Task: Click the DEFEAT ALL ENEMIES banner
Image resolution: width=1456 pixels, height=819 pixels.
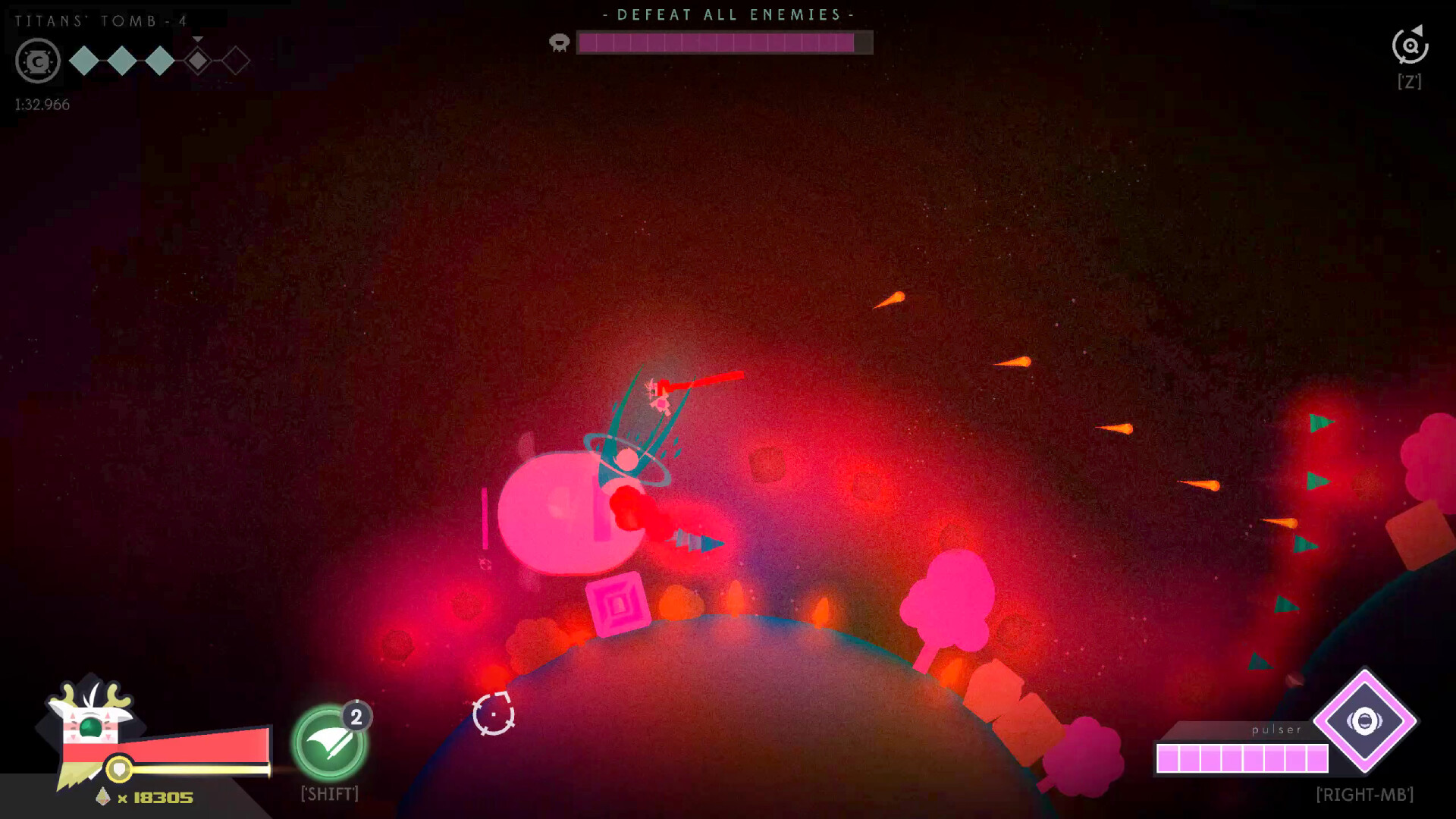Action: click(727, 14)
